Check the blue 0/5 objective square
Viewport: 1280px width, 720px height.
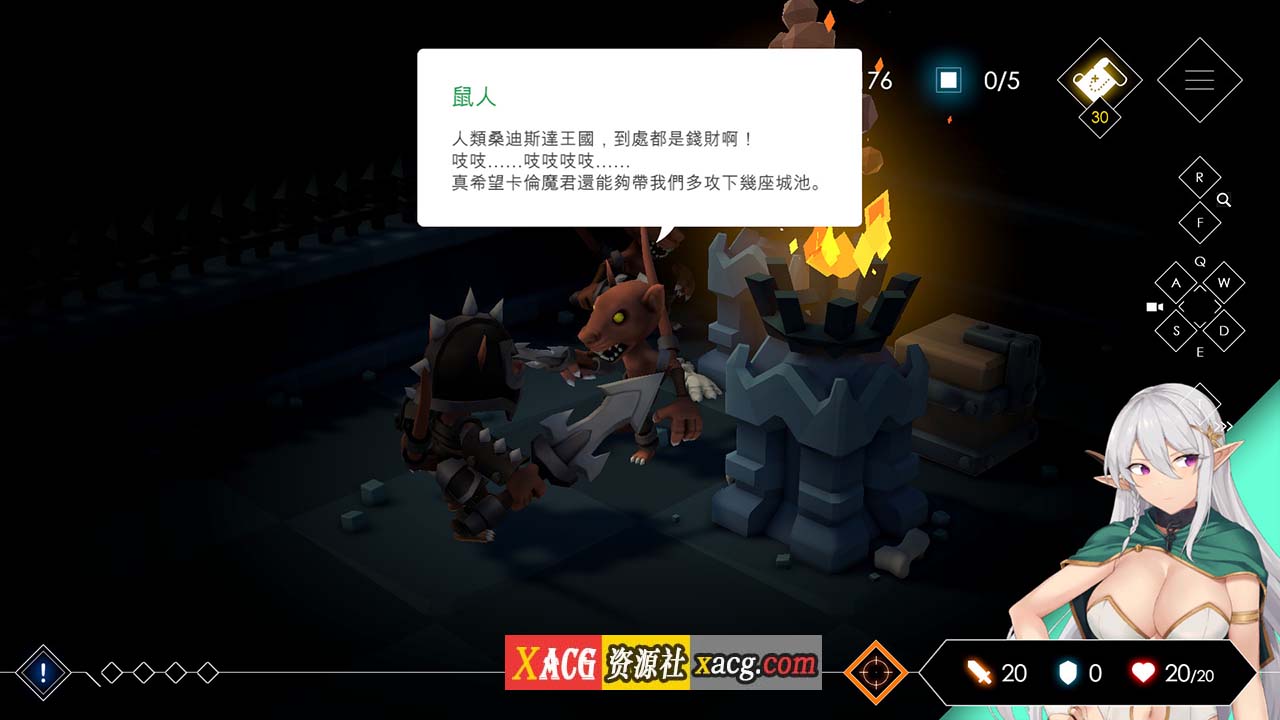pos(947,80)
